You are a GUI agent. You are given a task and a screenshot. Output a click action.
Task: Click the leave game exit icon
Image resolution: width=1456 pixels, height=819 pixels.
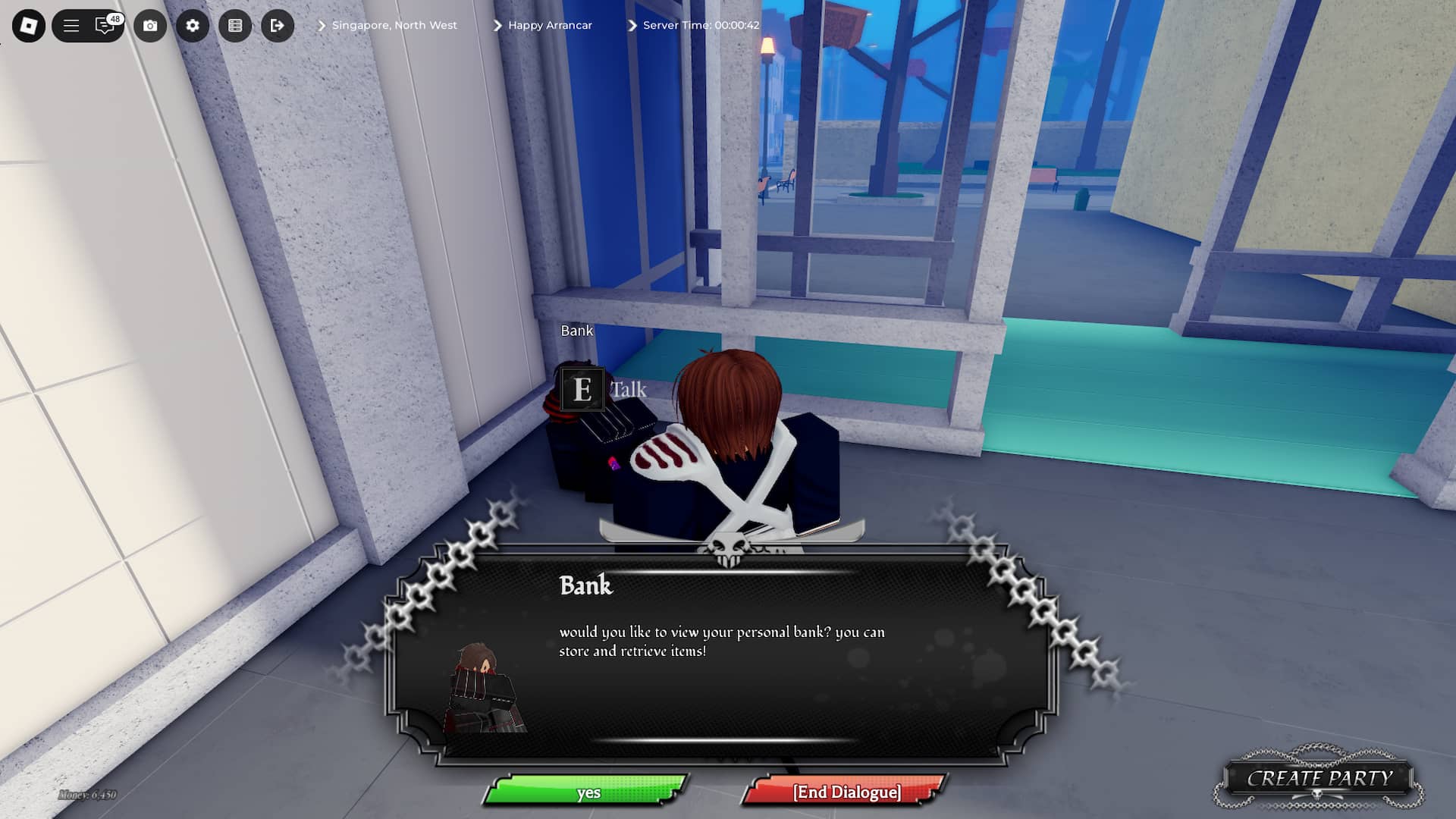pos(278,25)
